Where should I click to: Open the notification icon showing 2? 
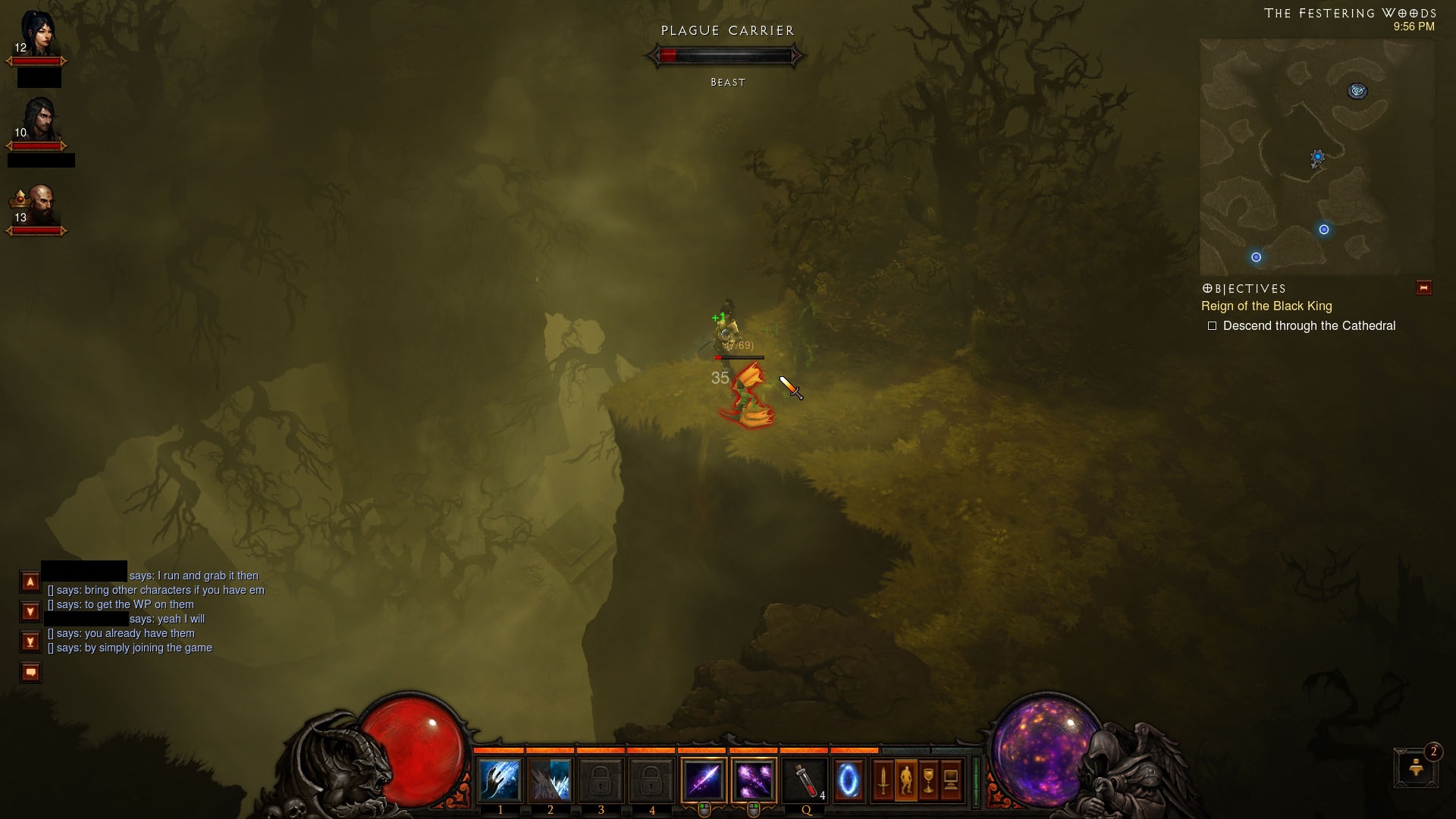coord(1417,767)
